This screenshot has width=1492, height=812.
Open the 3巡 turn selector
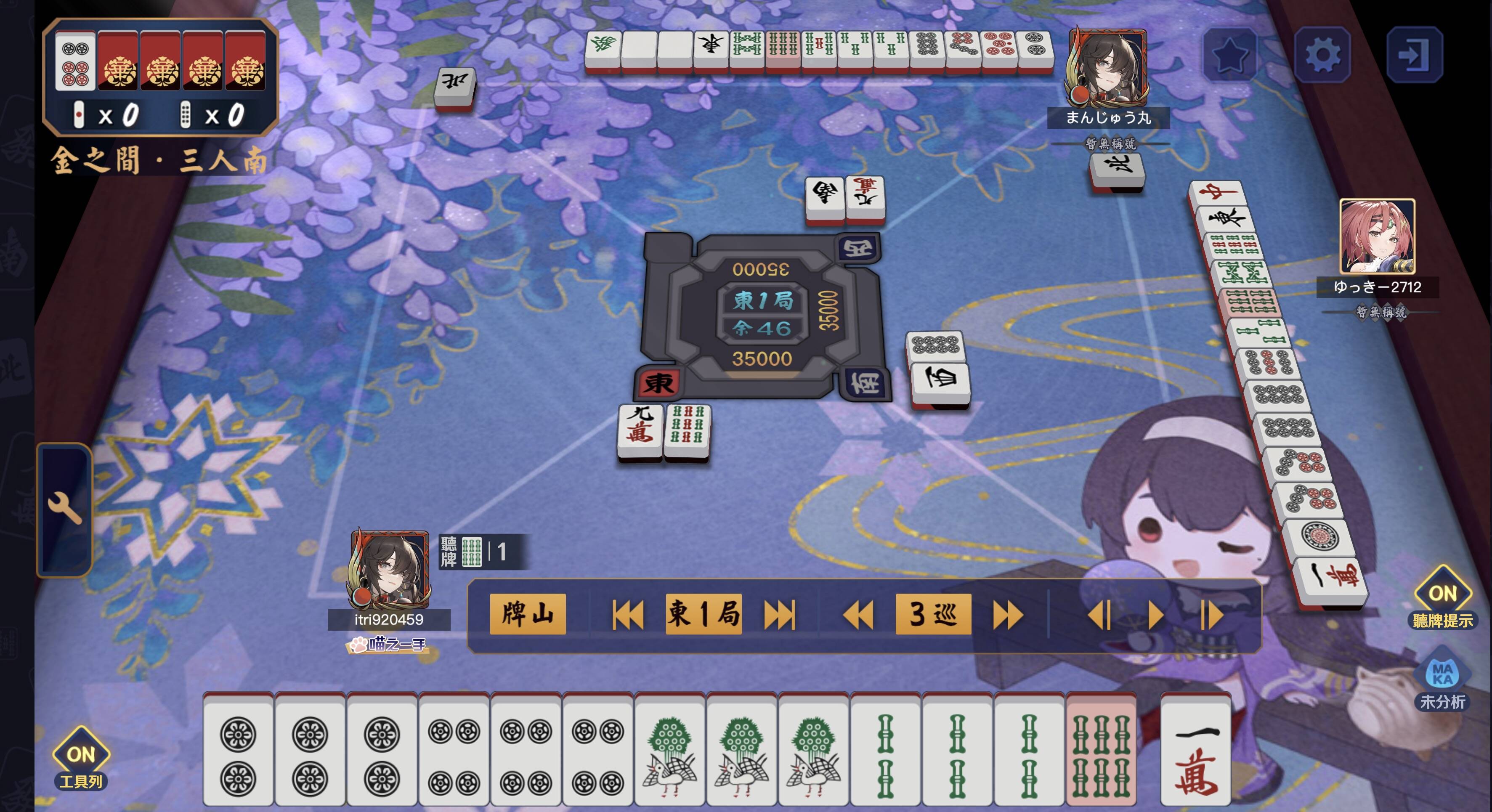[932, 614]
